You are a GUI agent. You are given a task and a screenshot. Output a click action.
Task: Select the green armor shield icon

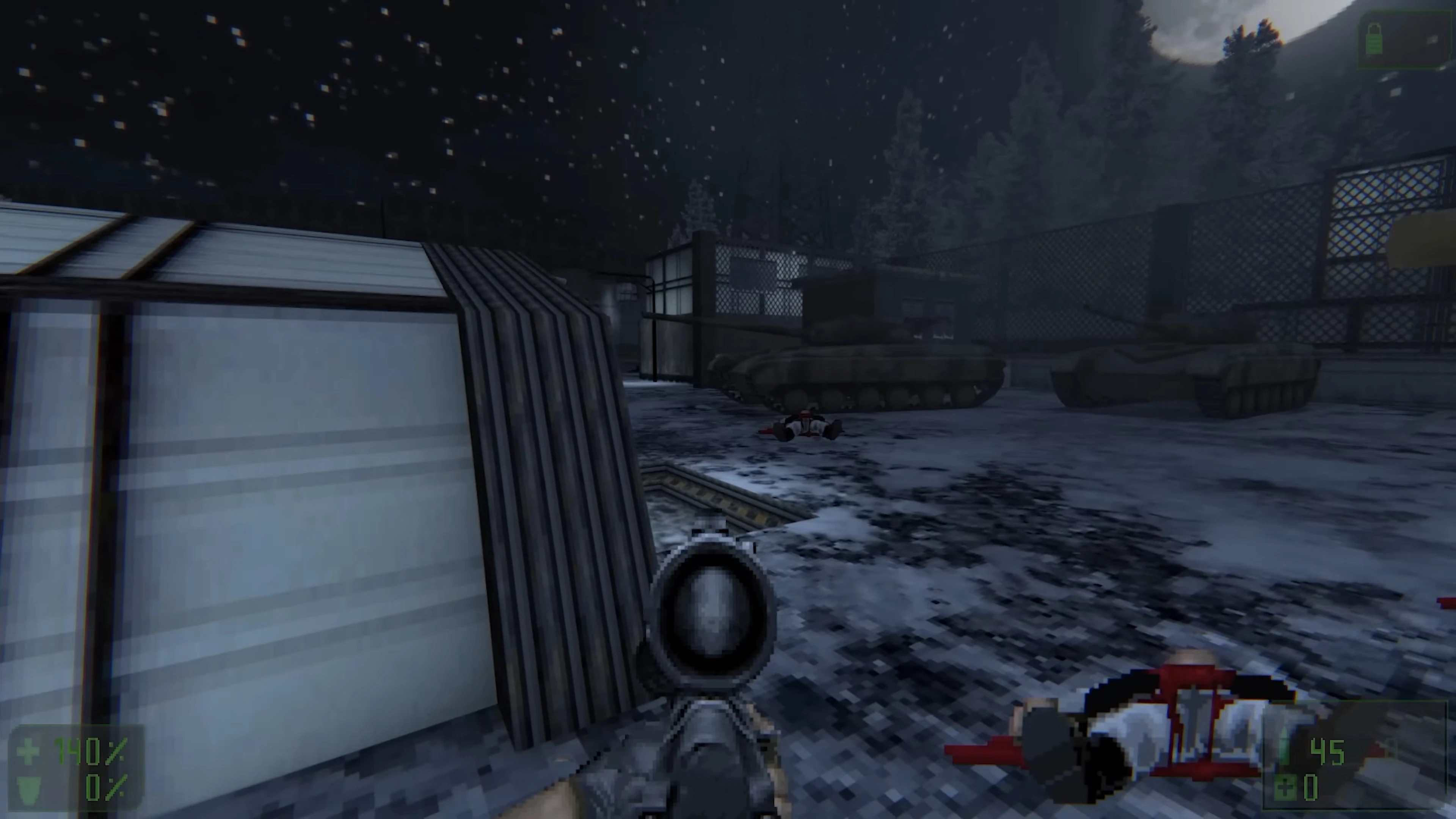tap(27, 789)
